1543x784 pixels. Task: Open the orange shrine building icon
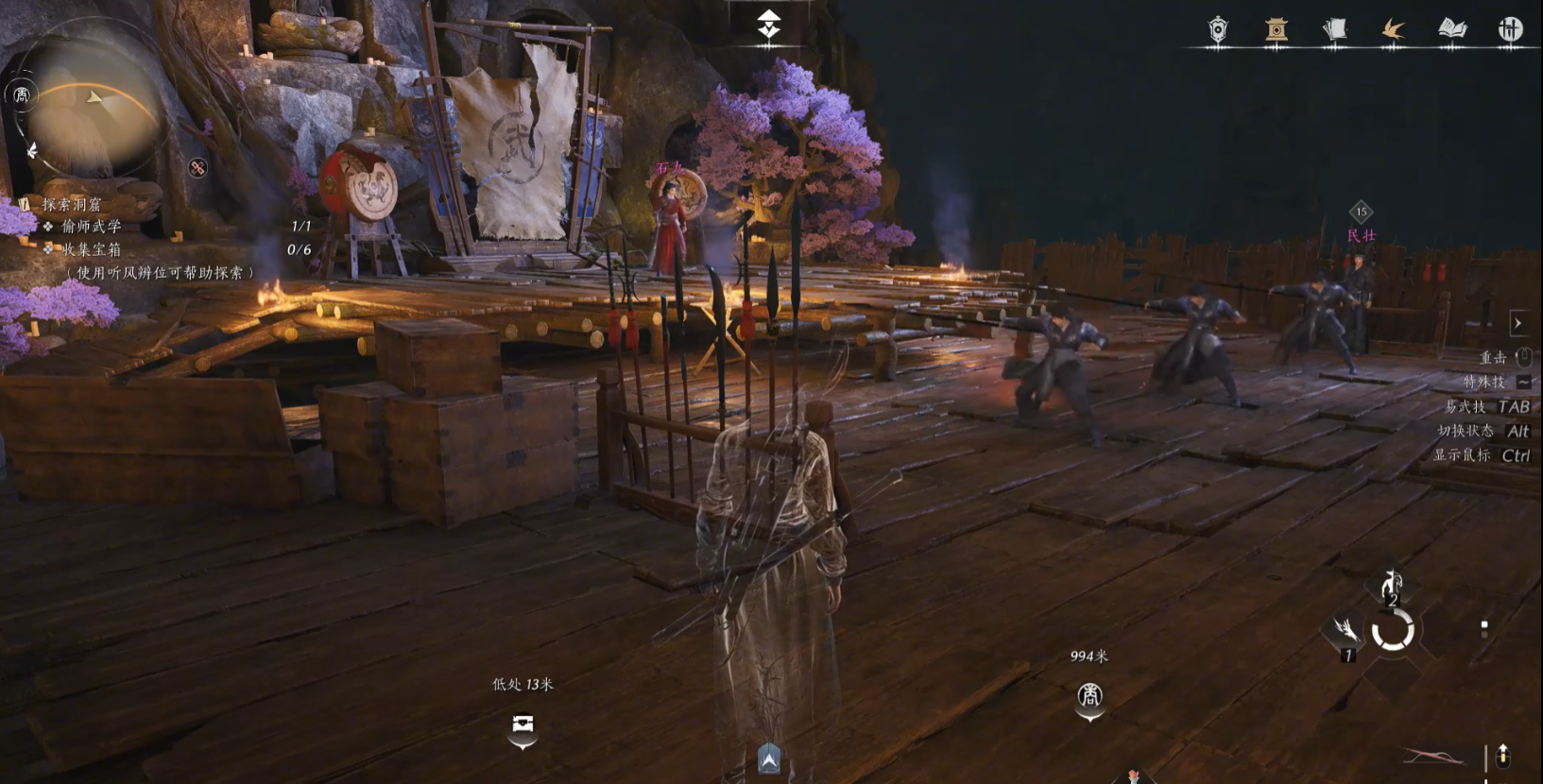tap(1277, 30)
